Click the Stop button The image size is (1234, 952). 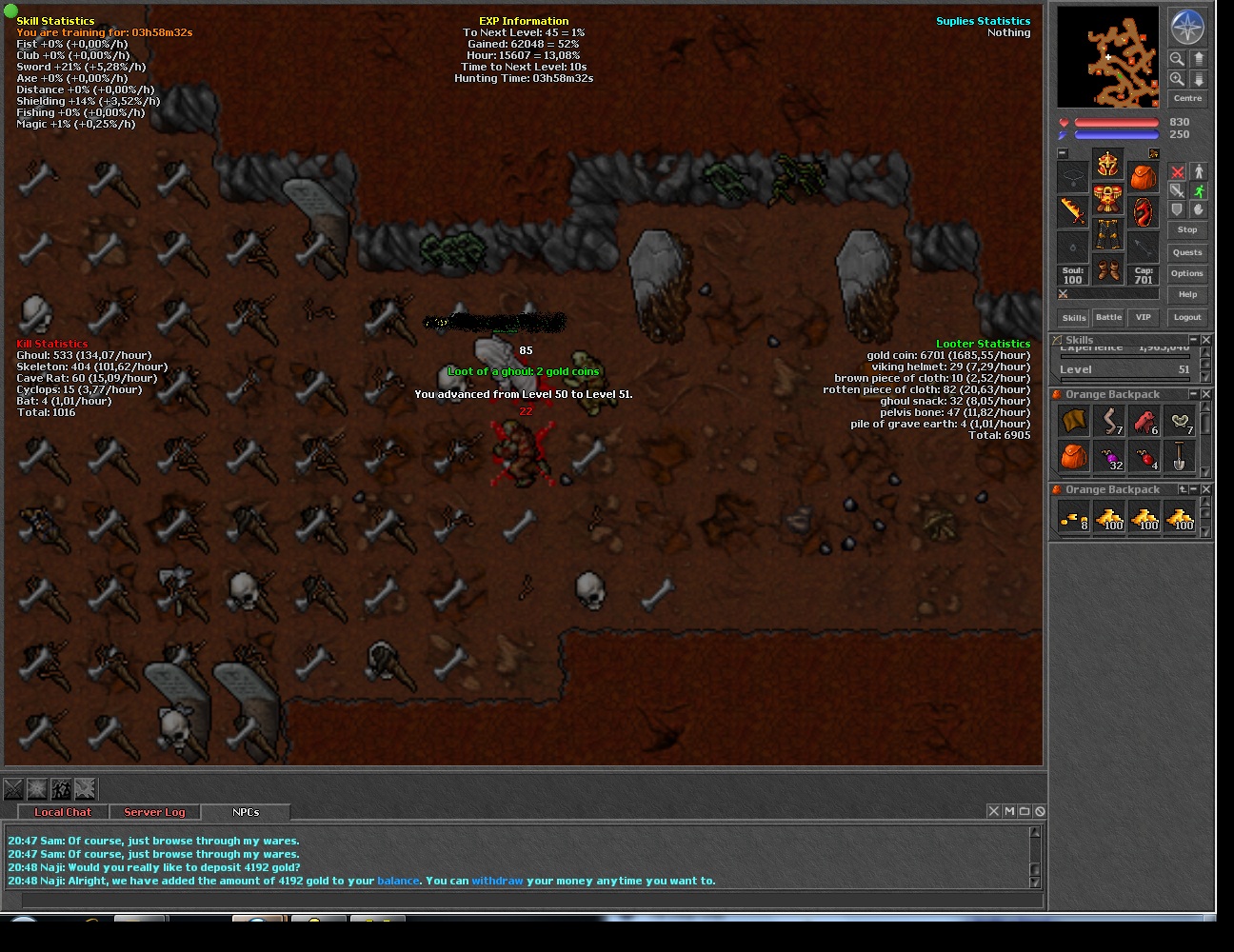pyautogui.click(x=1187, y=229)
